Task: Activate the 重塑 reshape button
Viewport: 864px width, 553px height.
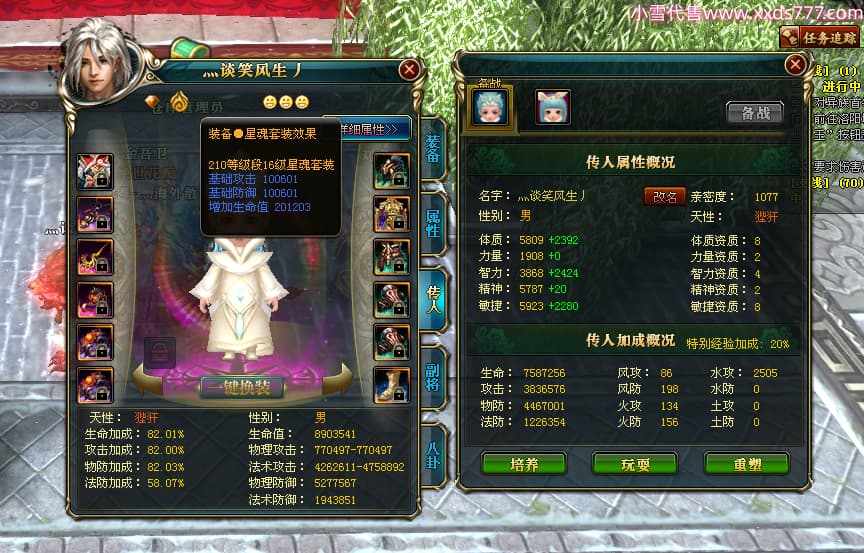Action: click(x=746, y=464)
